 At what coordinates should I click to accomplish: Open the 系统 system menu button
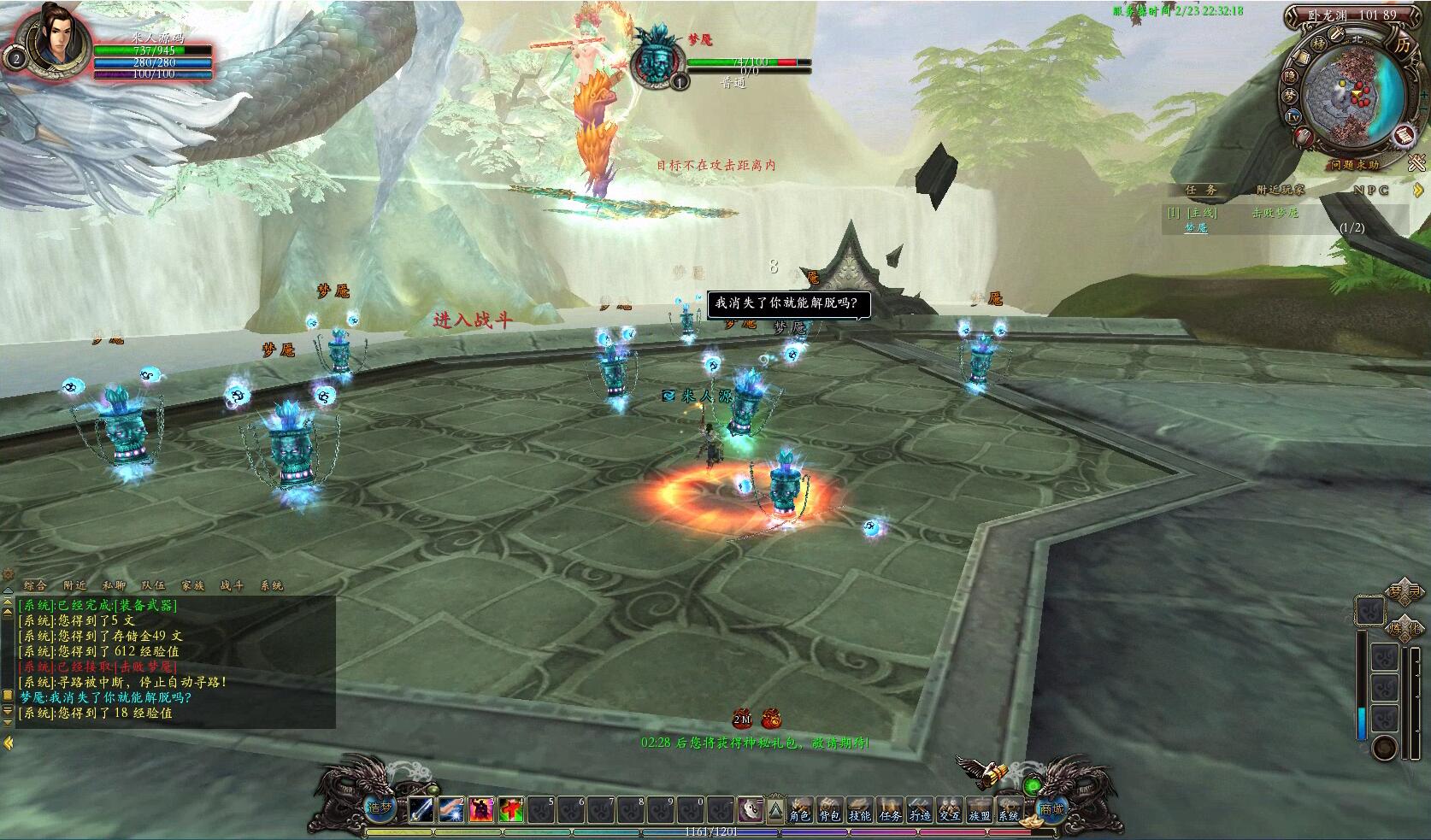tap(1009, 809)
